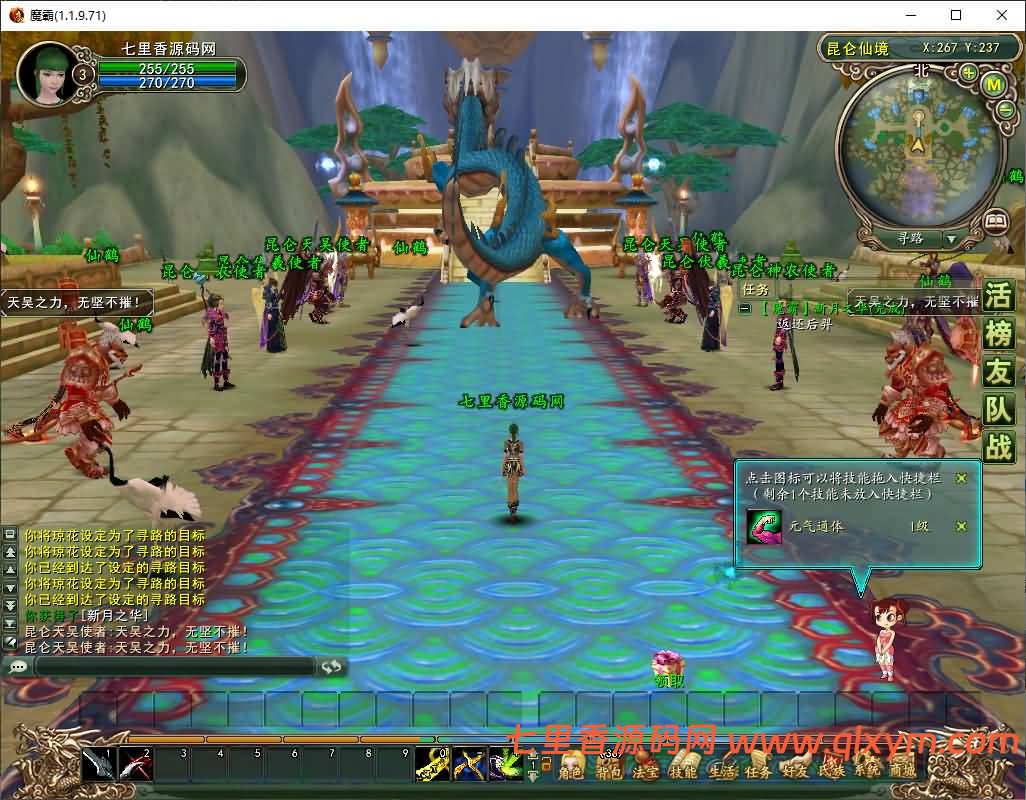Click the book icon beside the minimap
The image size is (1026, 800).
pos(994,221)
